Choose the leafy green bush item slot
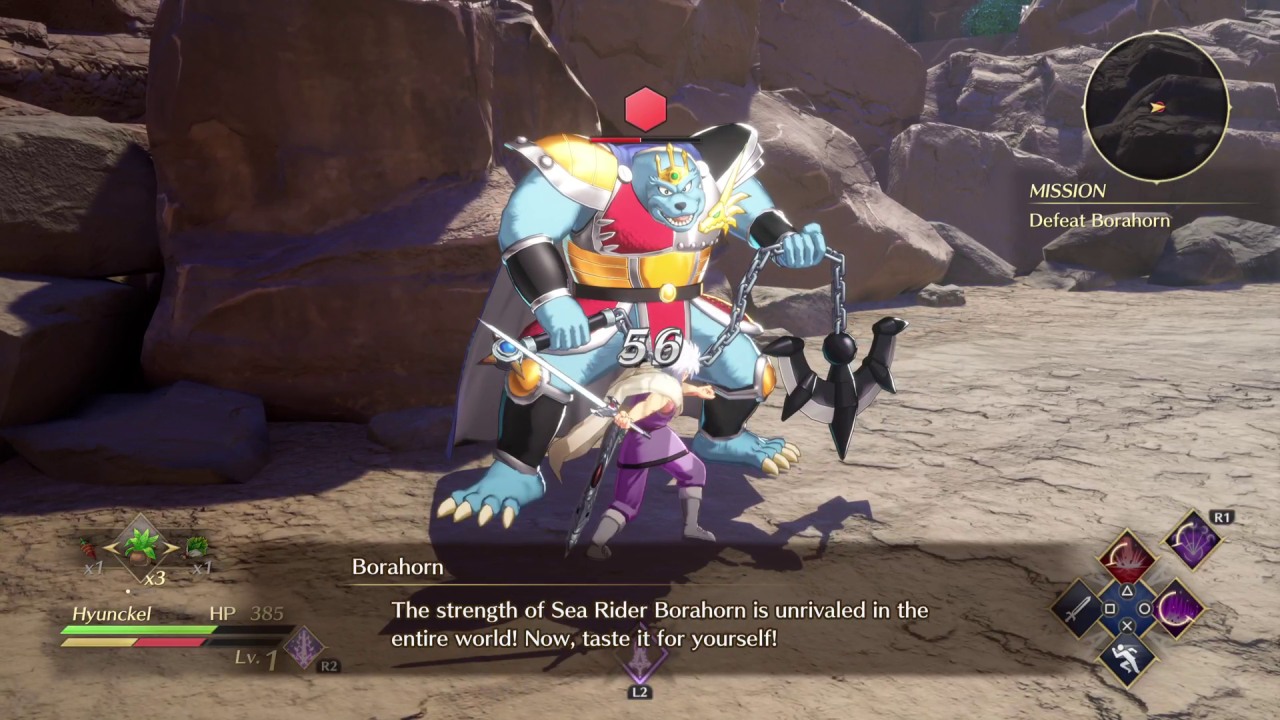Image resolution: width=1280 pixels, height=720 pixels. pyautogui.click(x=197, y=547)
